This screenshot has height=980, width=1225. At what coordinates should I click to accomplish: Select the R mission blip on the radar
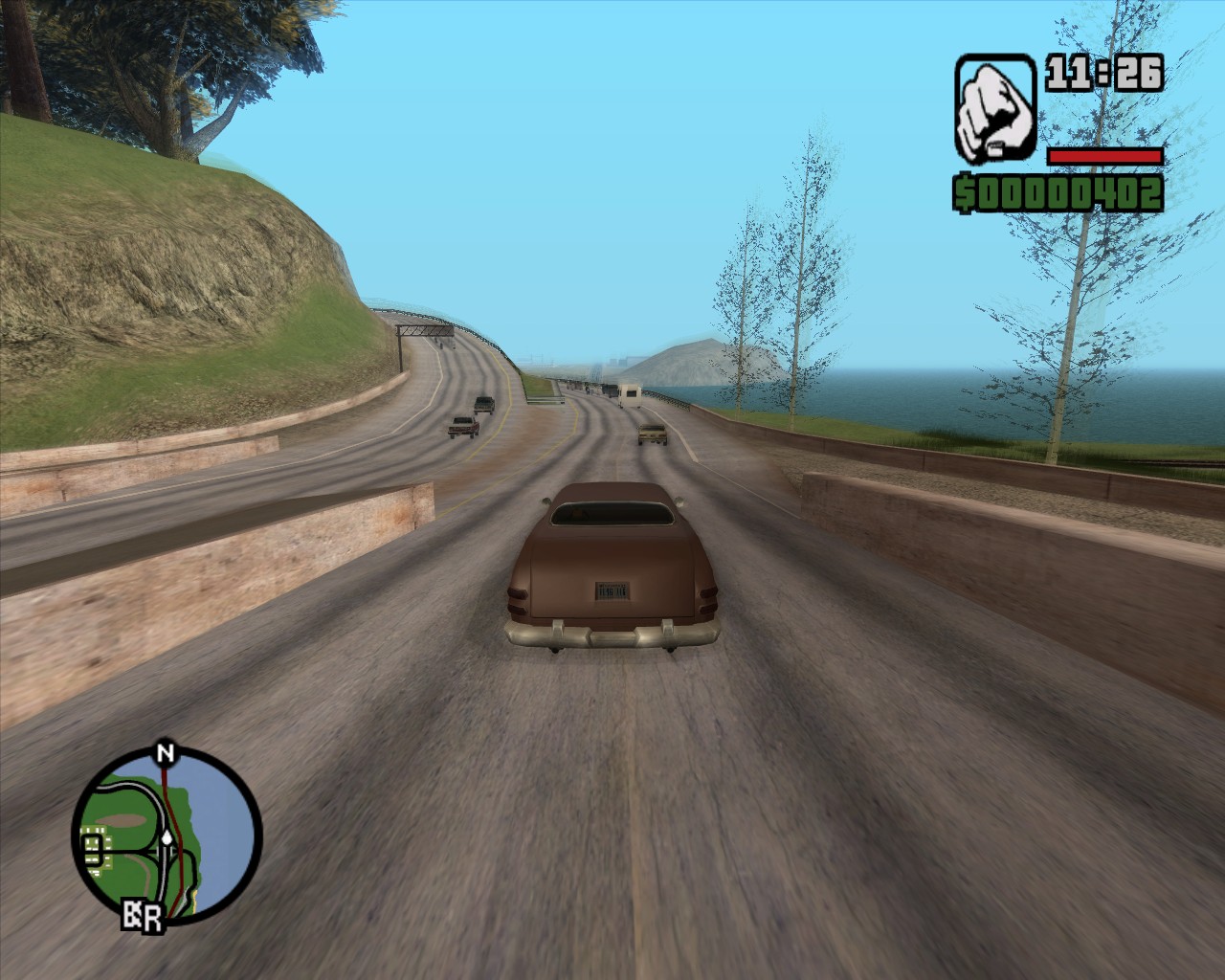point(150,920)
